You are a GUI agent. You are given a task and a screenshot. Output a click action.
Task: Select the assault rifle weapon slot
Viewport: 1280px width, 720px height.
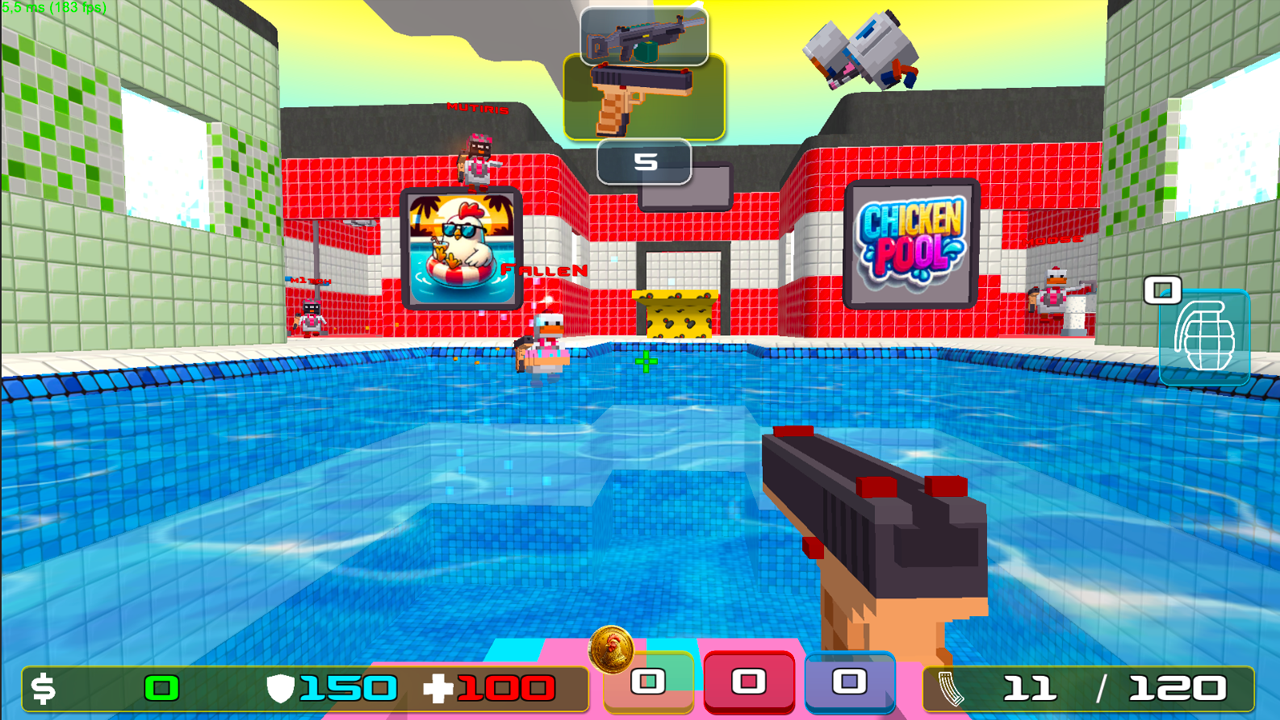pyautogui.click(x=645, y=35)
